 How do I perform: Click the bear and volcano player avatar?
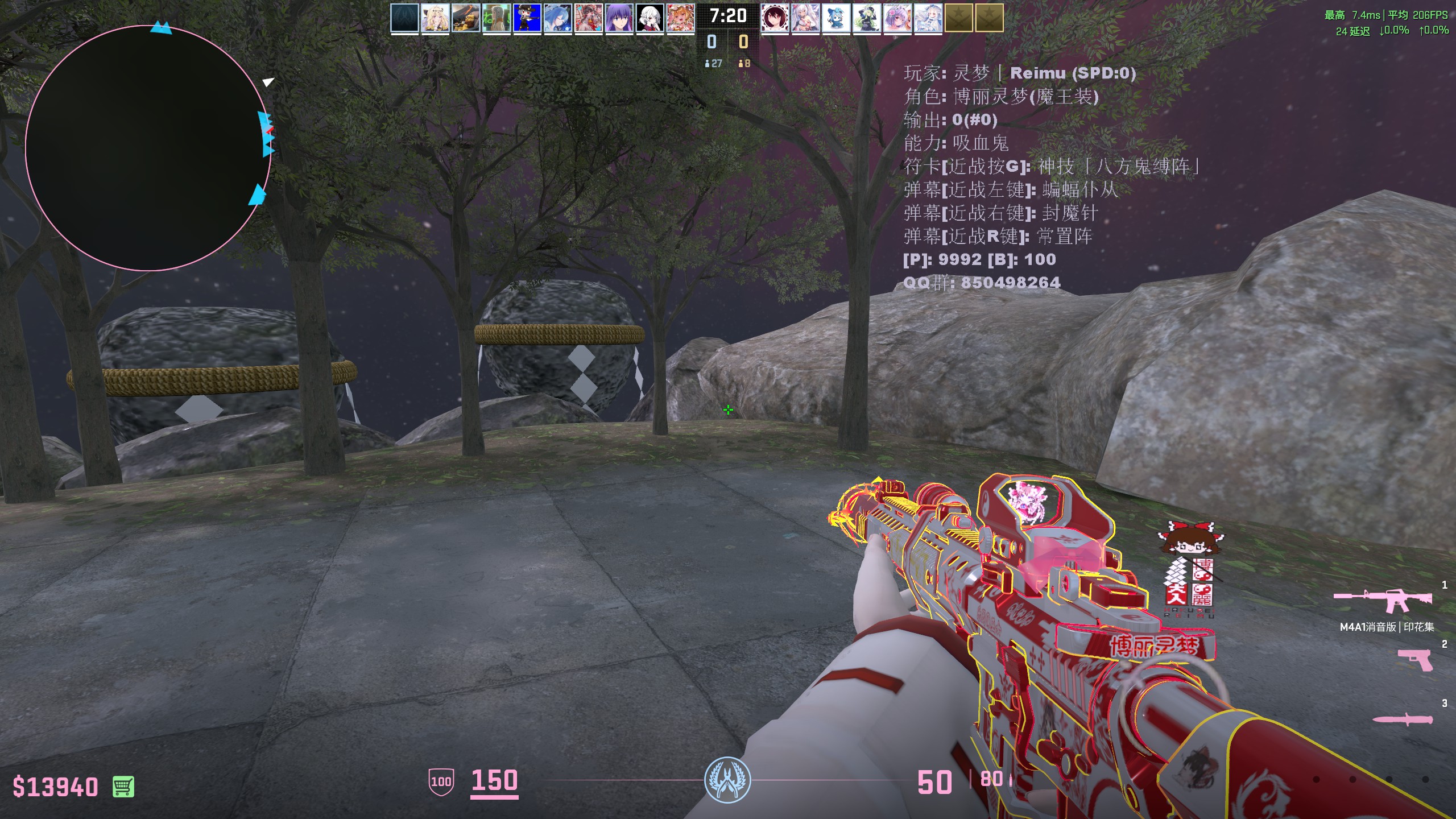click(466, 18)
